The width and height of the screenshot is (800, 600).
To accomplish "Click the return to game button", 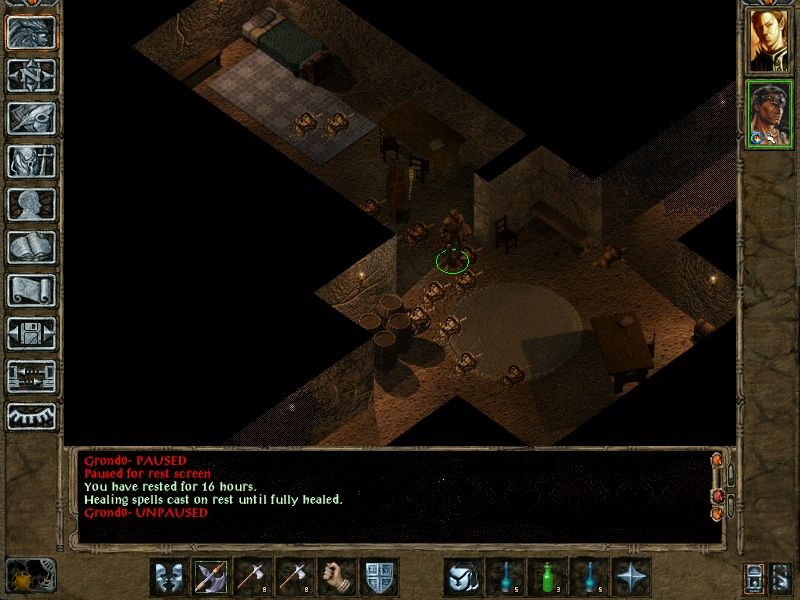I will point(31,32).
